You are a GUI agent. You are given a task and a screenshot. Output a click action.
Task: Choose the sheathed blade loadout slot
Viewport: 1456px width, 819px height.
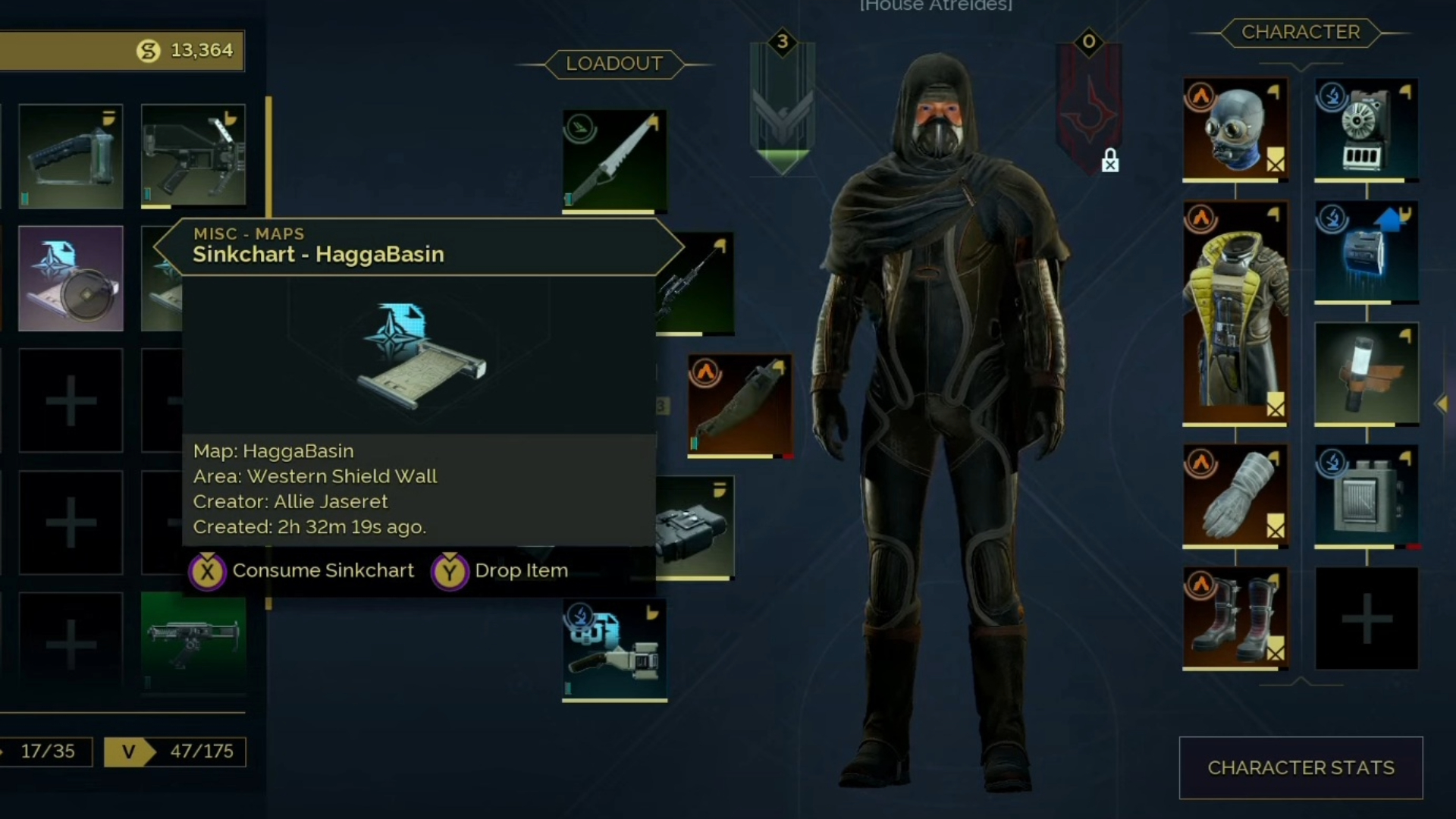(x=739, y=406)
